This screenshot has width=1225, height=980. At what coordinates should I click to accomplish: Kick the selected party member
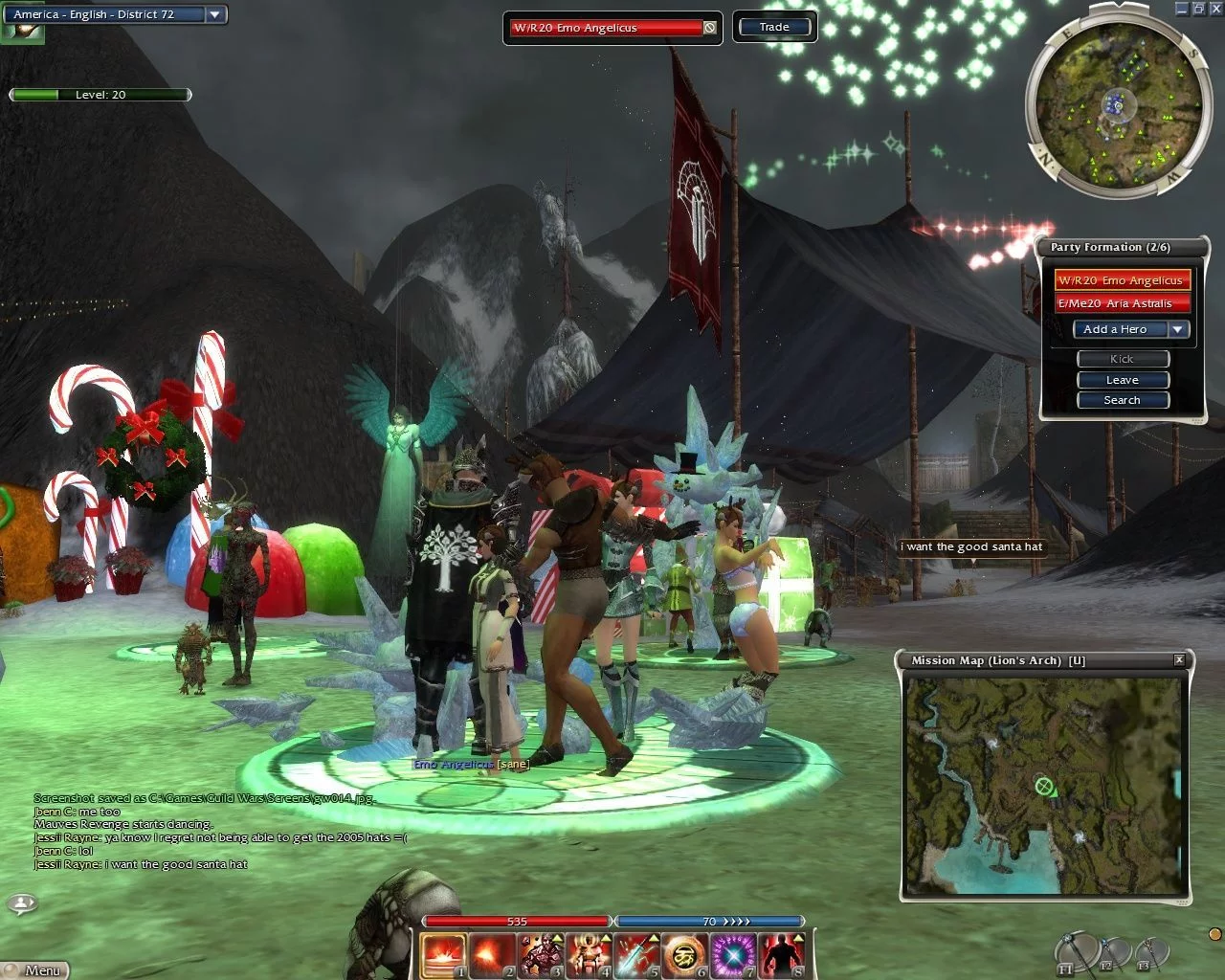pos(1122,359)
